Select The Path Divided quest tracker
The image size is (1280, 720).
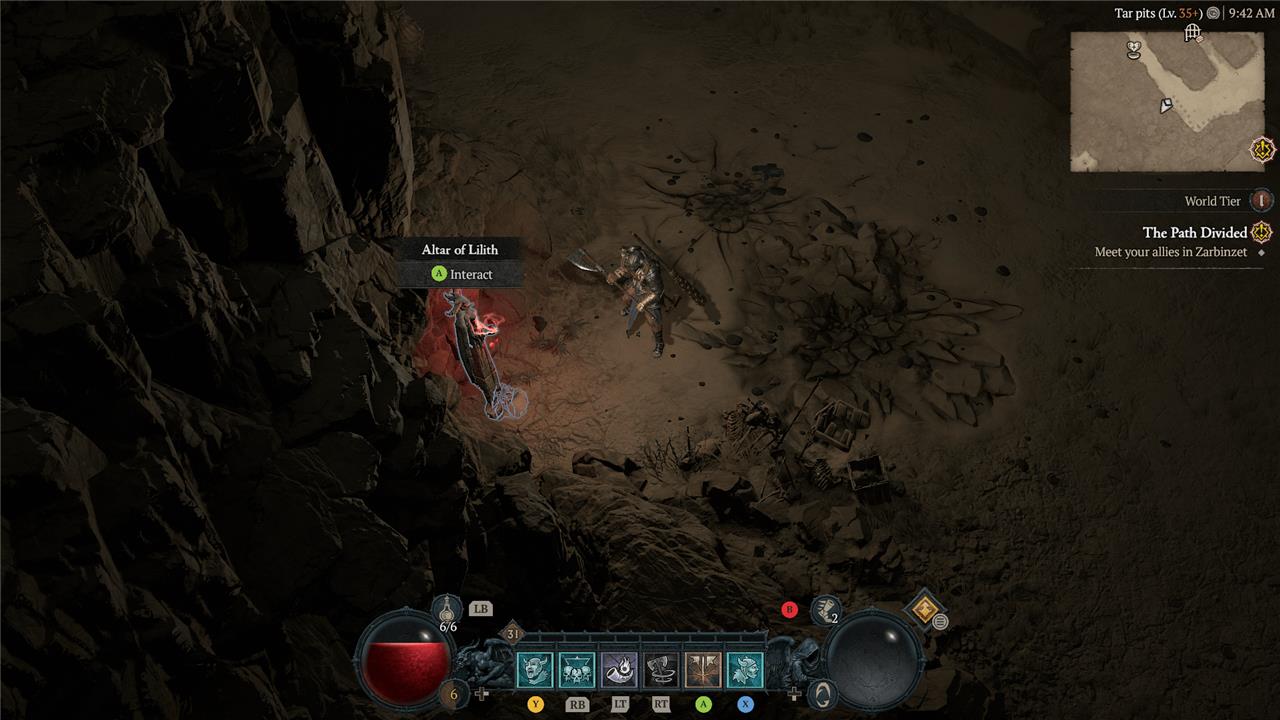point(1195,233)
